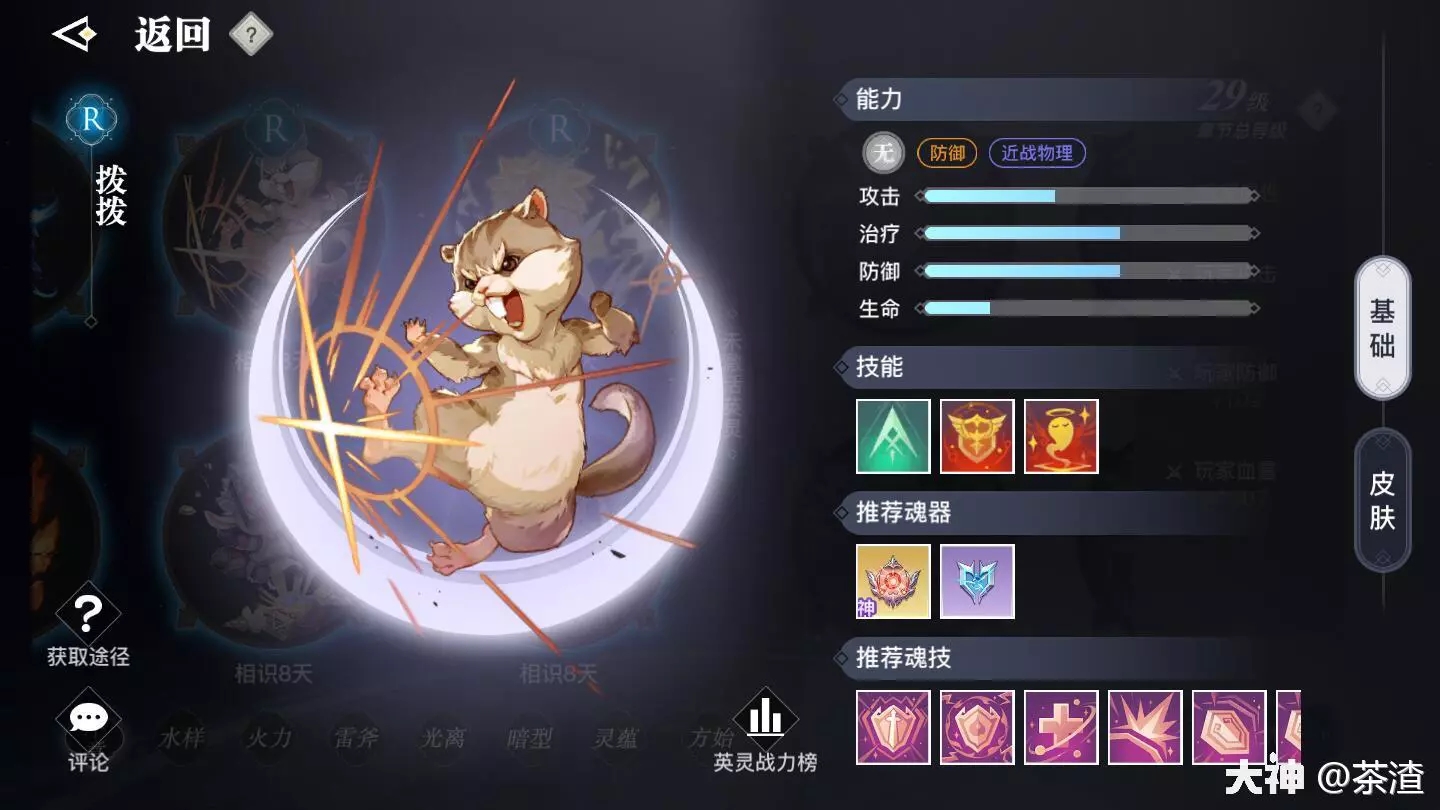This screenshot has width=1440, height=810.
Task: Select the red winged shield skill icon
Action: tap(977, 436)
